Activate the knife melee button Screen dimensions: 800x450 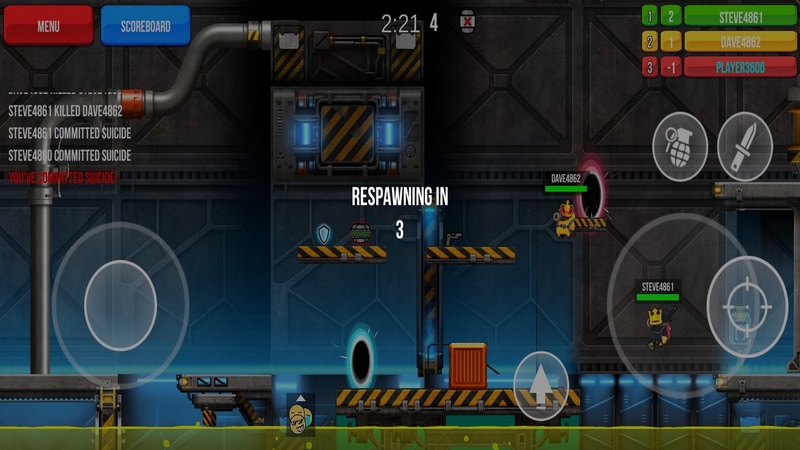(744, 147)
